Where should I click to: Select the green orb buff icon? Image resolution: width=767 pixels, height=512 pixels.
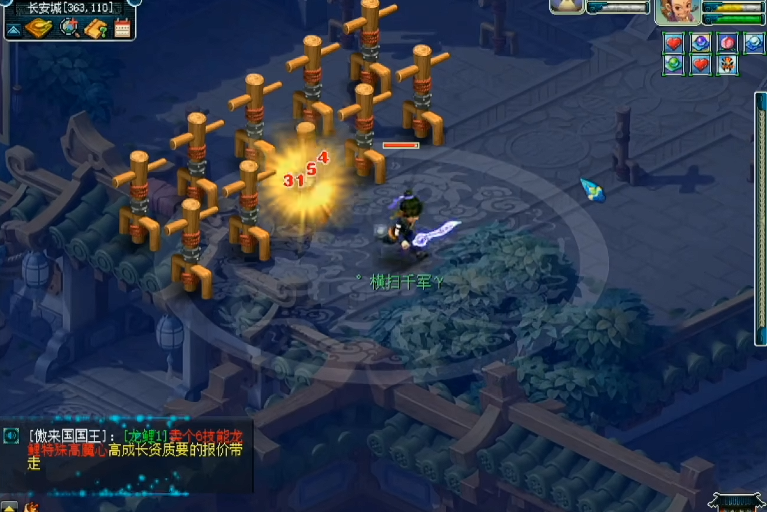point(675,64)
